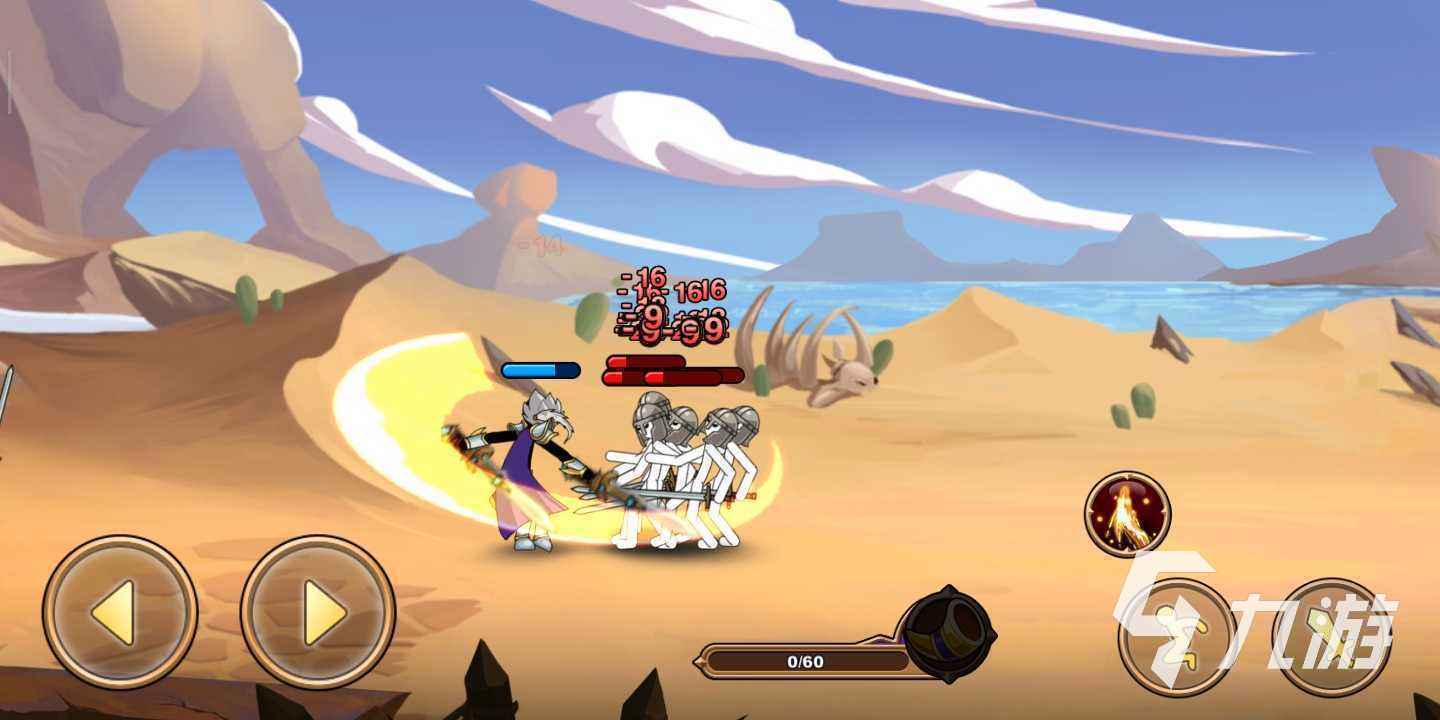Tap the left arrow movement button
Image resolution: width=1440 pixels, height=720 pixels.
coord(119,612)
